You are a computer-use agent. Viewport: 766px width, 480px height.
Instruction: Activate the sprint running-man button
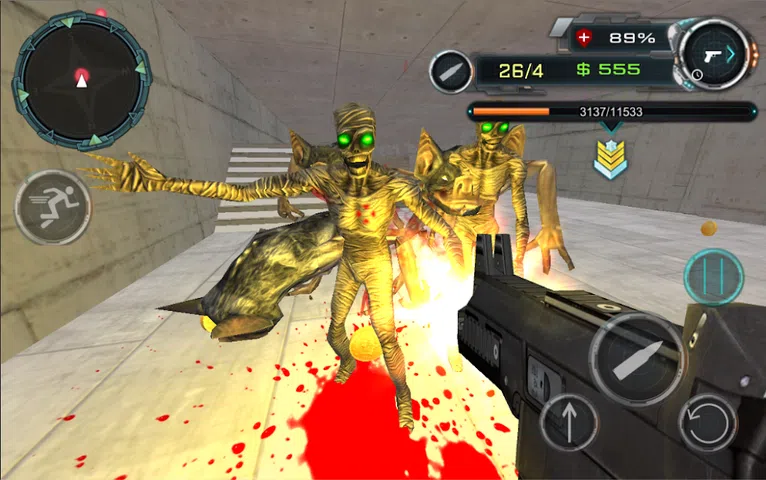tap(53, 208)
